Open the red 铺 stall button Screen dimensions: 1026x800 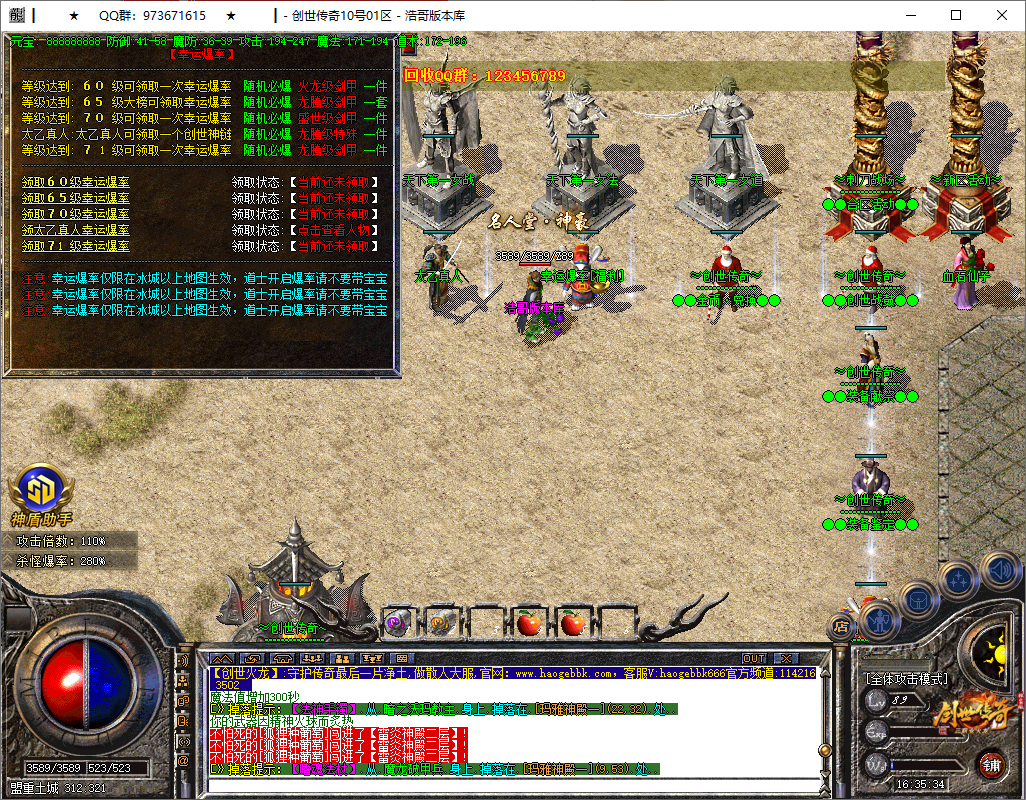pyautogui.click(x=992, y=765)
